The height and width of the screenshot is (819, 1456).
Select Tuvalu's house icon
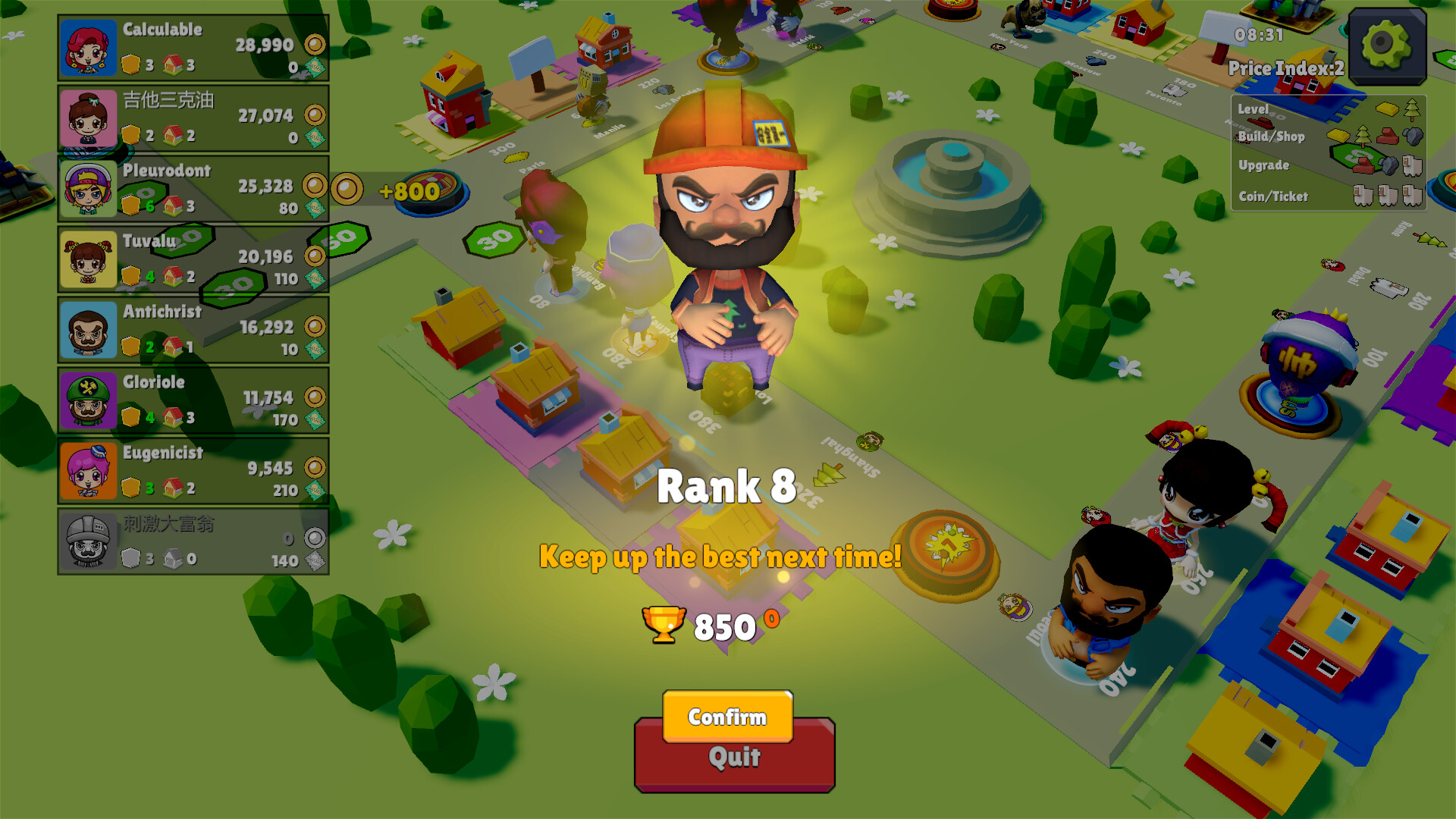tap(171, 276)
